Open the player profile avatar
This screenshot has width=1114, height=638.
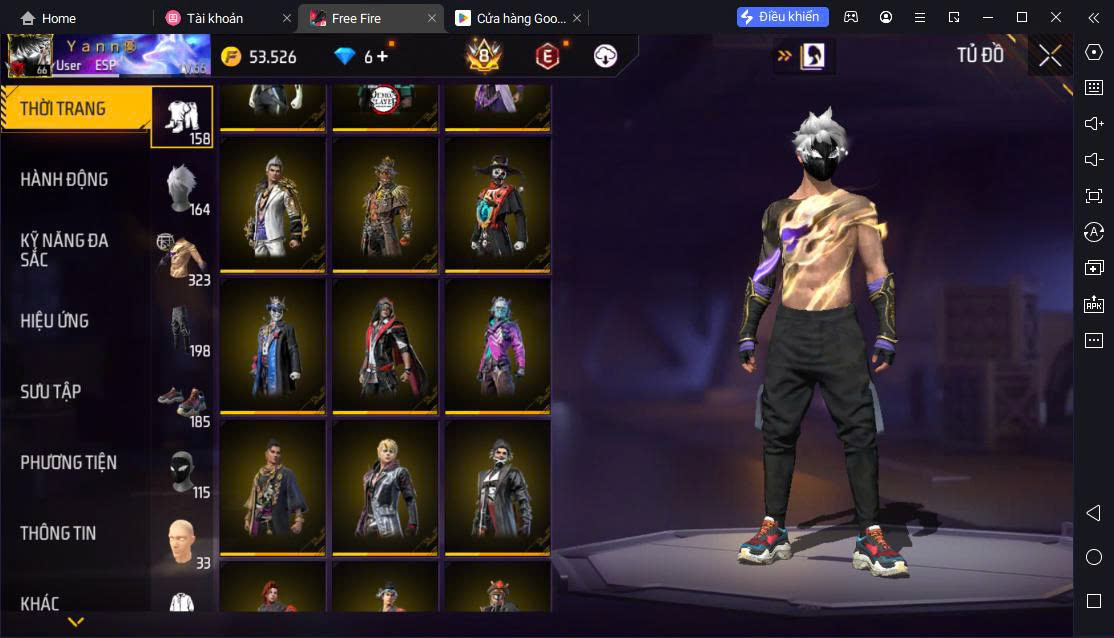(x=28, y=56)
